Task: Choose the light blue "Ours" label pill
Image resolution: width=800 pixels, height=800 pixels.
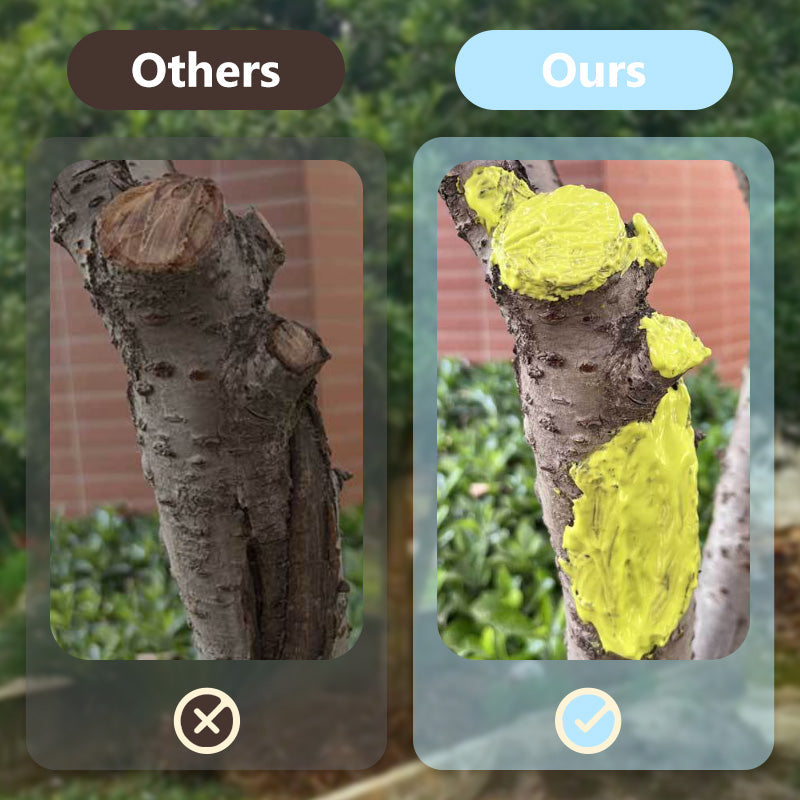Action: pos(593,70)
